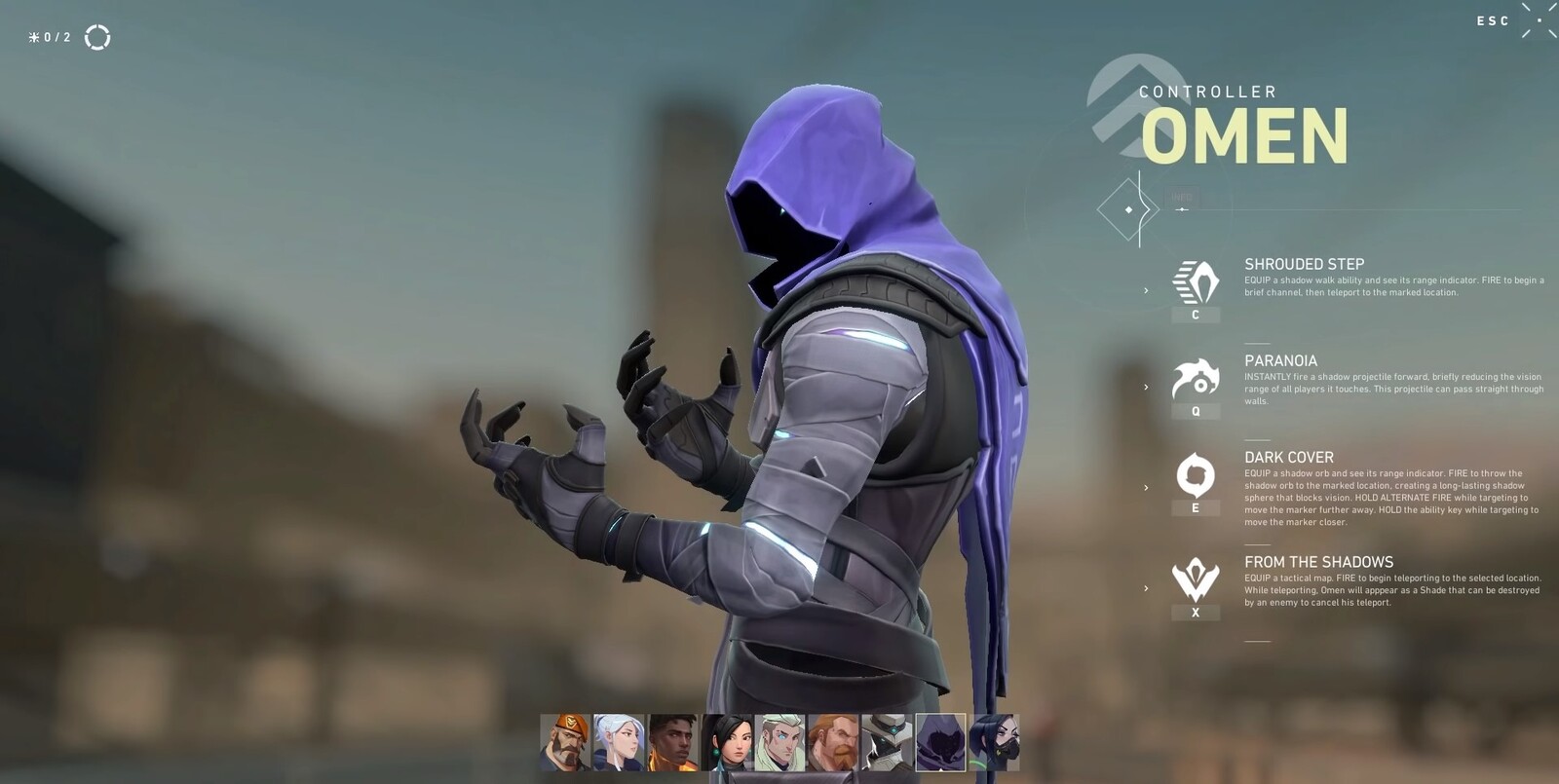This screenshot has height=784, width=1559.
Task: Click the From The Shadows ultimate icon
Action: click(x=1195, y=579)
